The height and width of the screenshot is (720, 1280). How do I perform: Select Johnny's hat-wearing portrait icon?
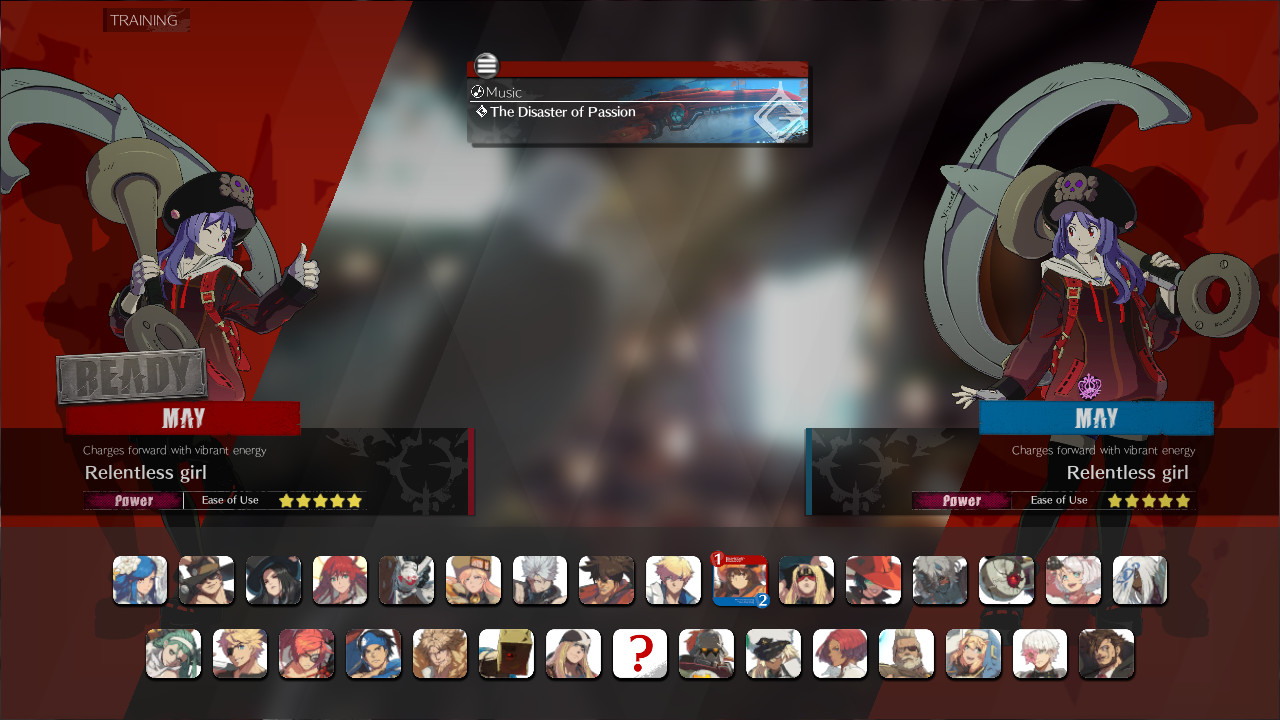click(207, 580)
